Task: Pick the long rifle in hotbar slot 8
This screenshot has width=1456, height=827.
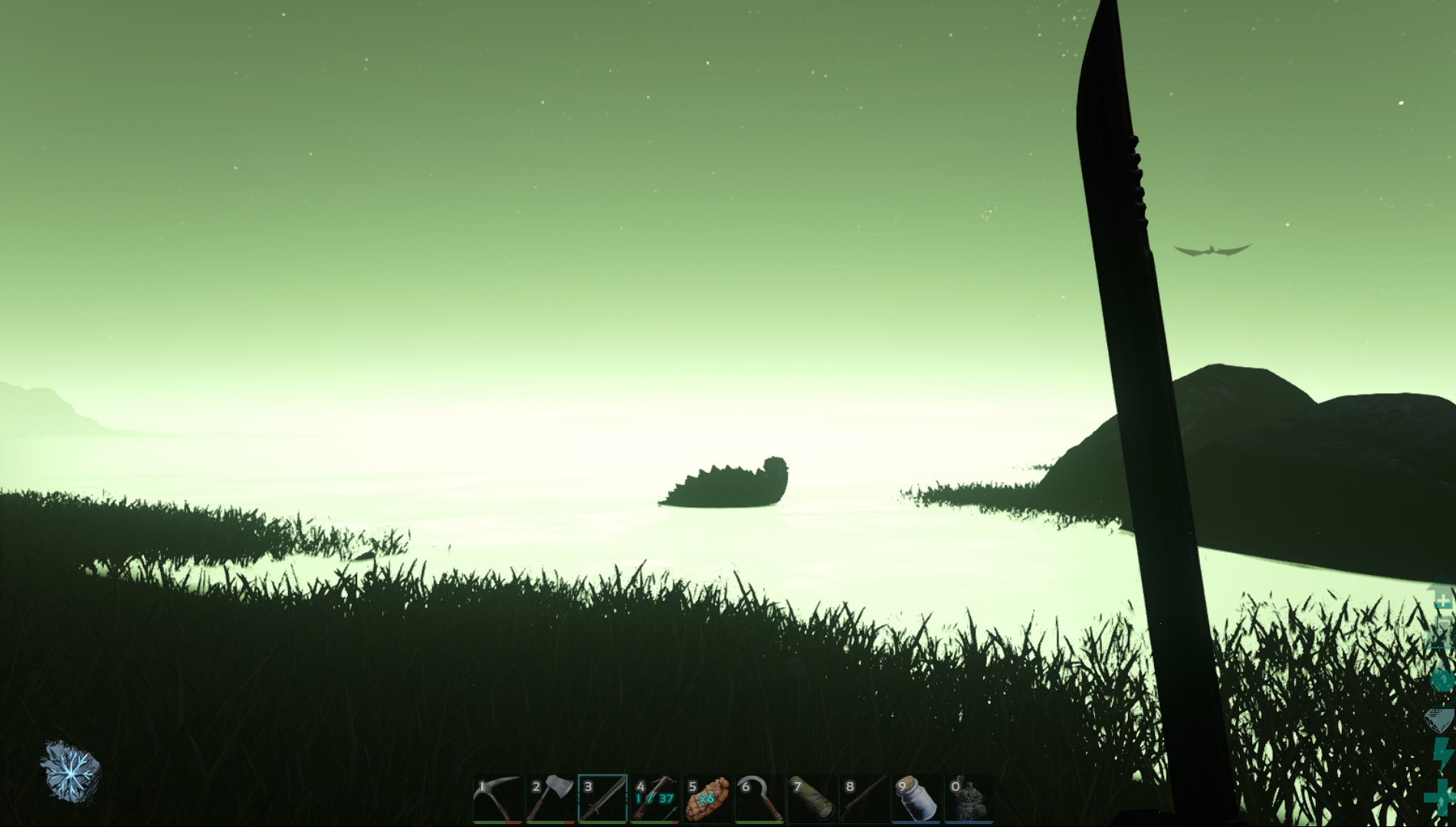Action: click(864, 799)
